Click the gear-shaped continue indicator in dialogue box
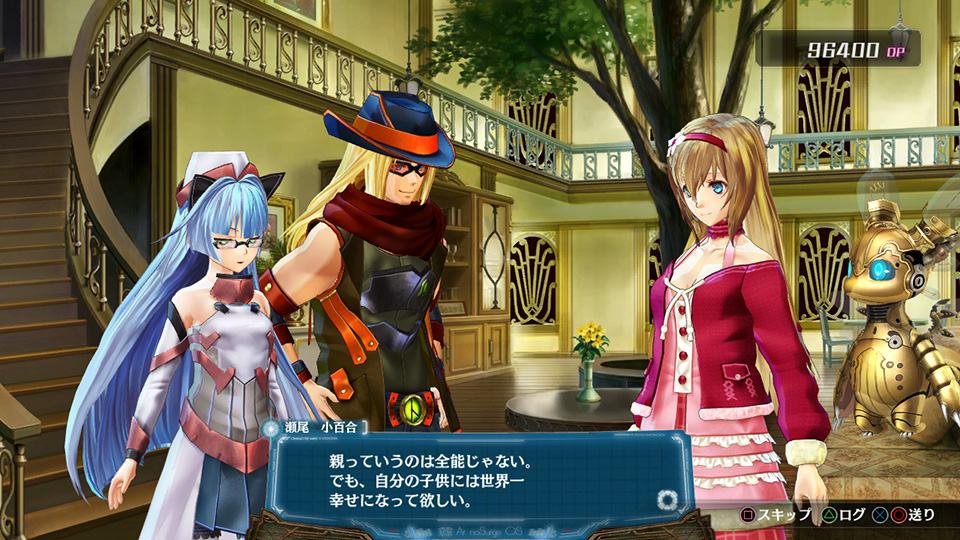Viewport: 960px width, 540px height. click(x=667, y=499)
